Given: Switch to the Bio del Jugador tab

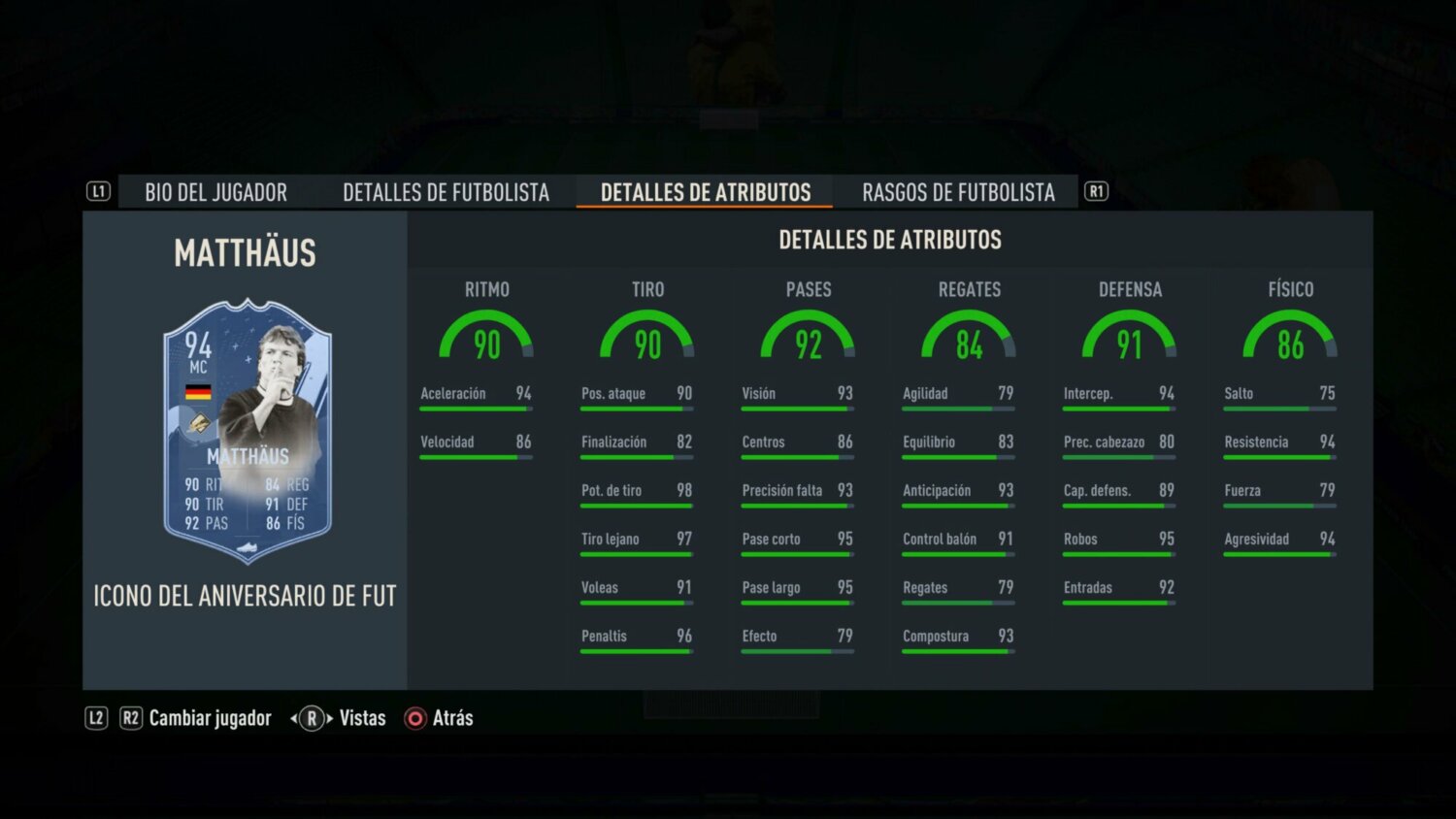Looking at the screenshot, I should click(x=215, y=192).
